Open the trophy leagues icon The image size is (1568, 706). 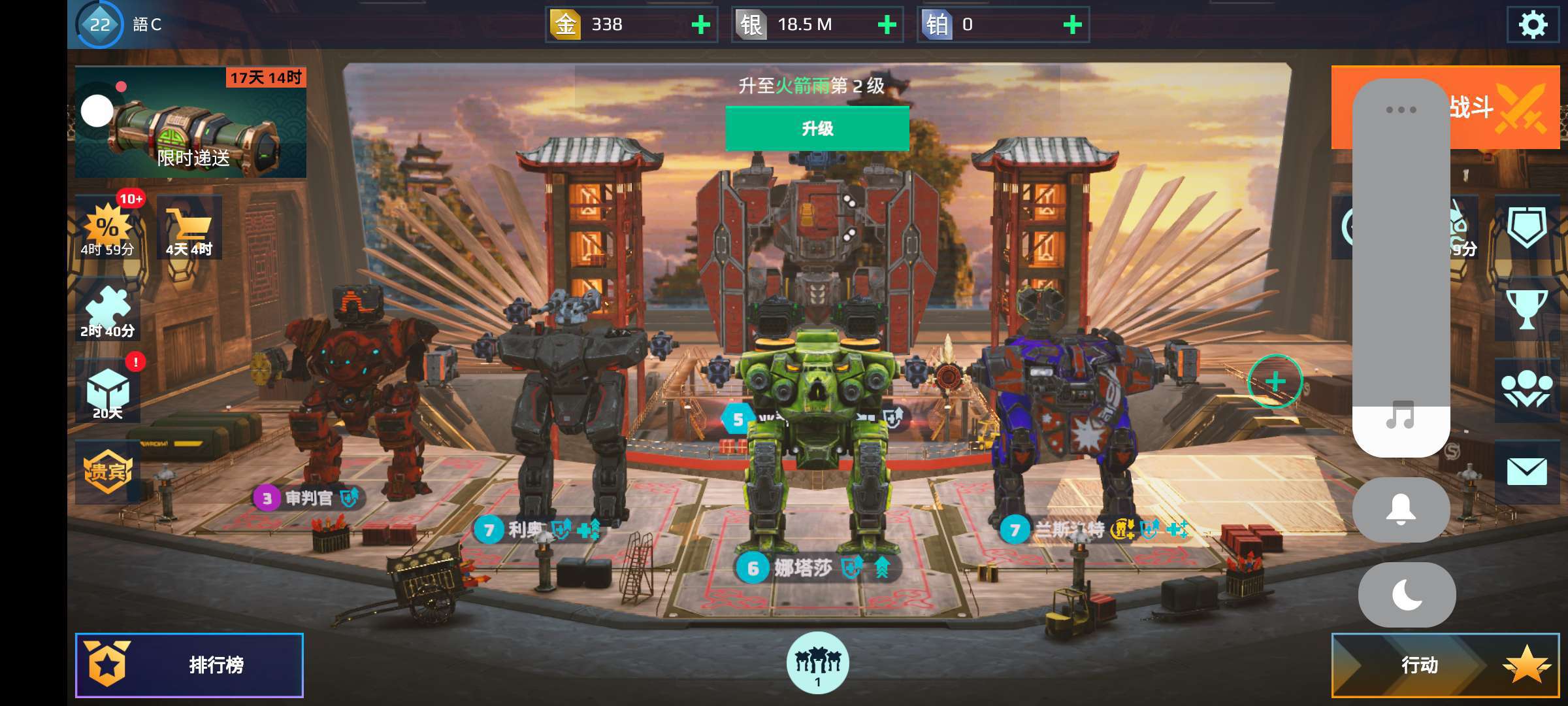point(1526,309)
